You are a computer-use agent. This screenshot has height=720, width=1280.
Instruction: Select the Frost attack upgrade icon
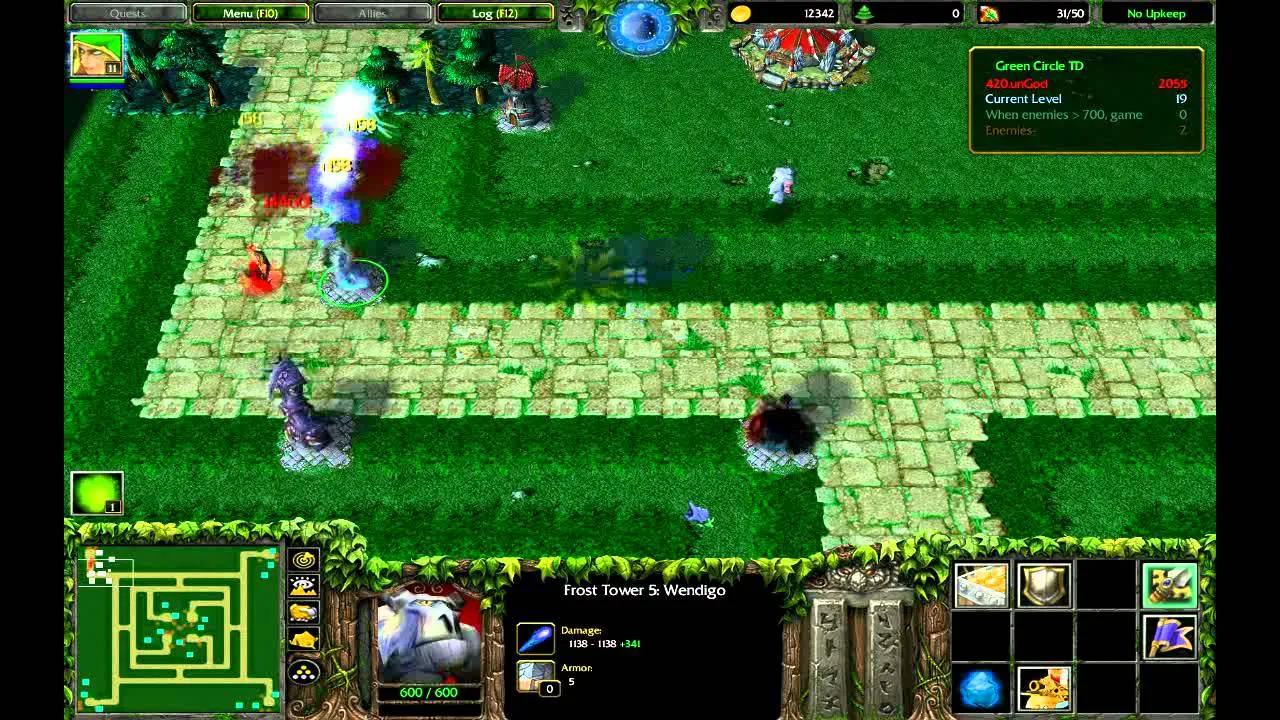(983, 687)
